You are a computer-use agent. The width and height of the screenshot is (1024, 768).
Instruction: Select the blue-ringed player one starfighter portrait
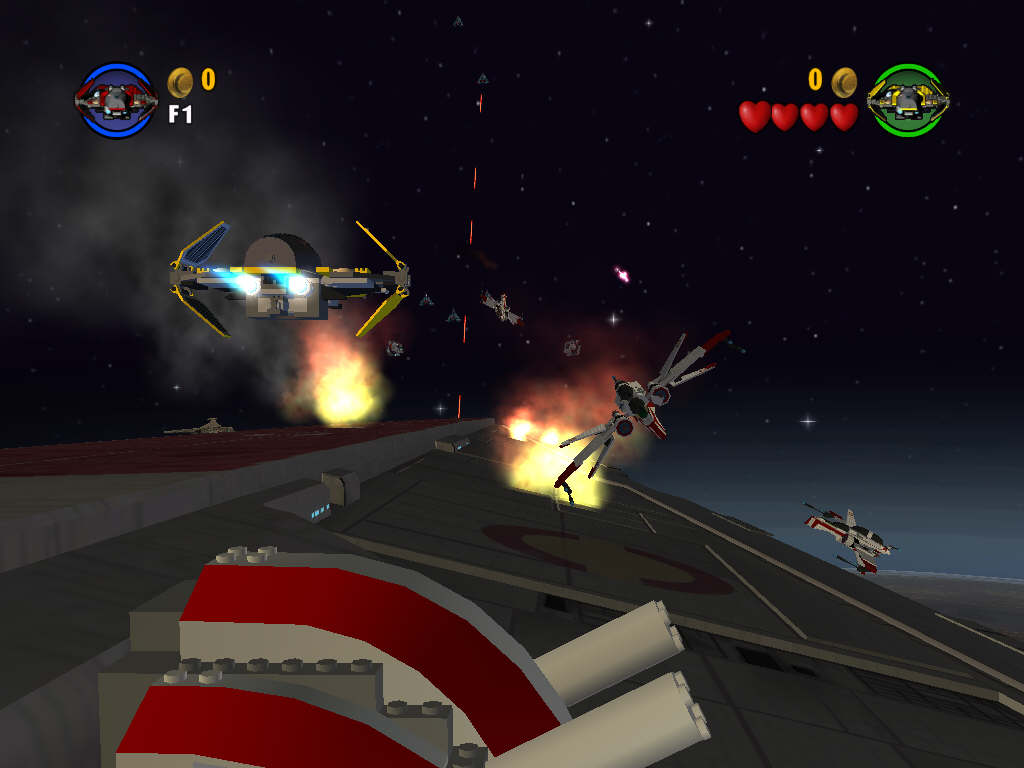click(x=116, y=100)
